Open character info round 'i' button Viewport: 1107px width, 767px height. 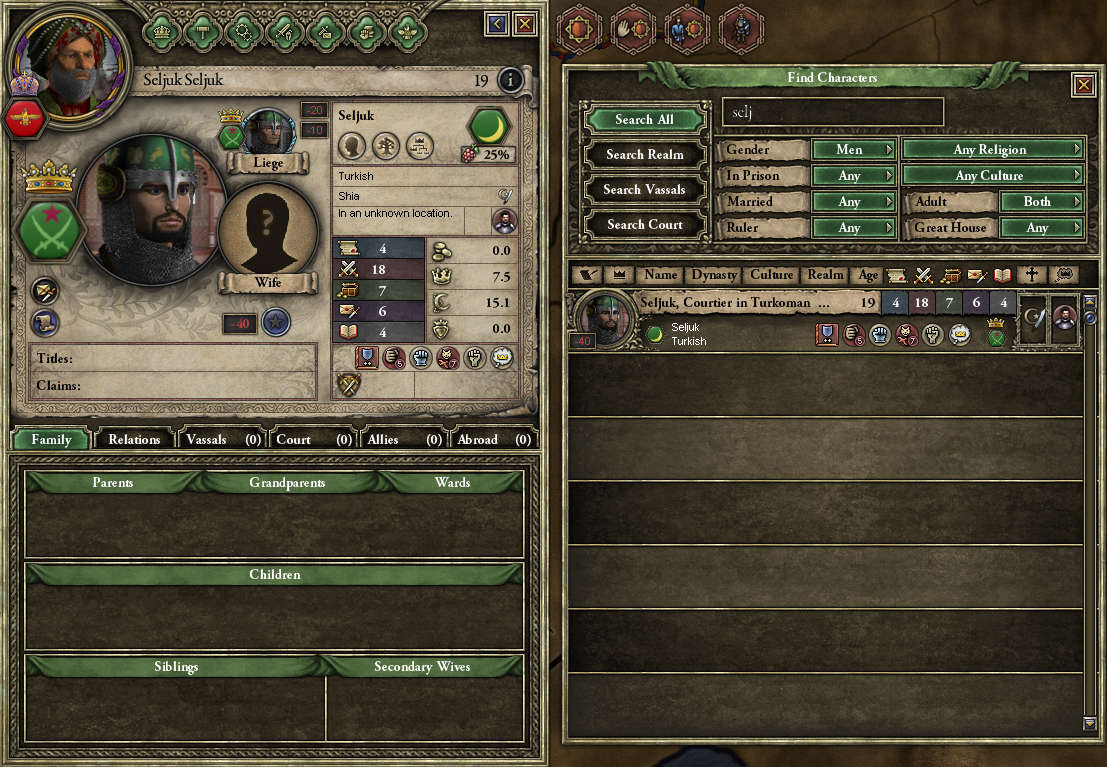[510, 80]
